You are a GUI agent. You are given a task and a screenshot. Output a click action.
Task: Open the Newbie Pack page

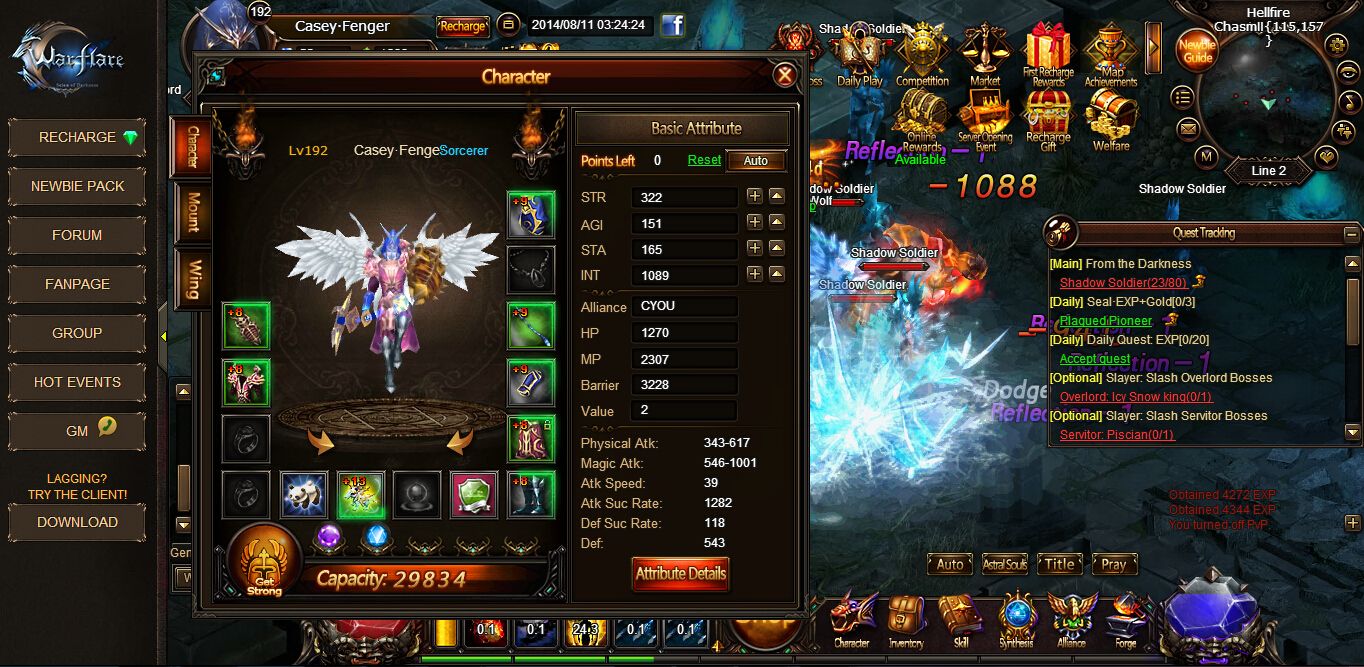[78, 186]
